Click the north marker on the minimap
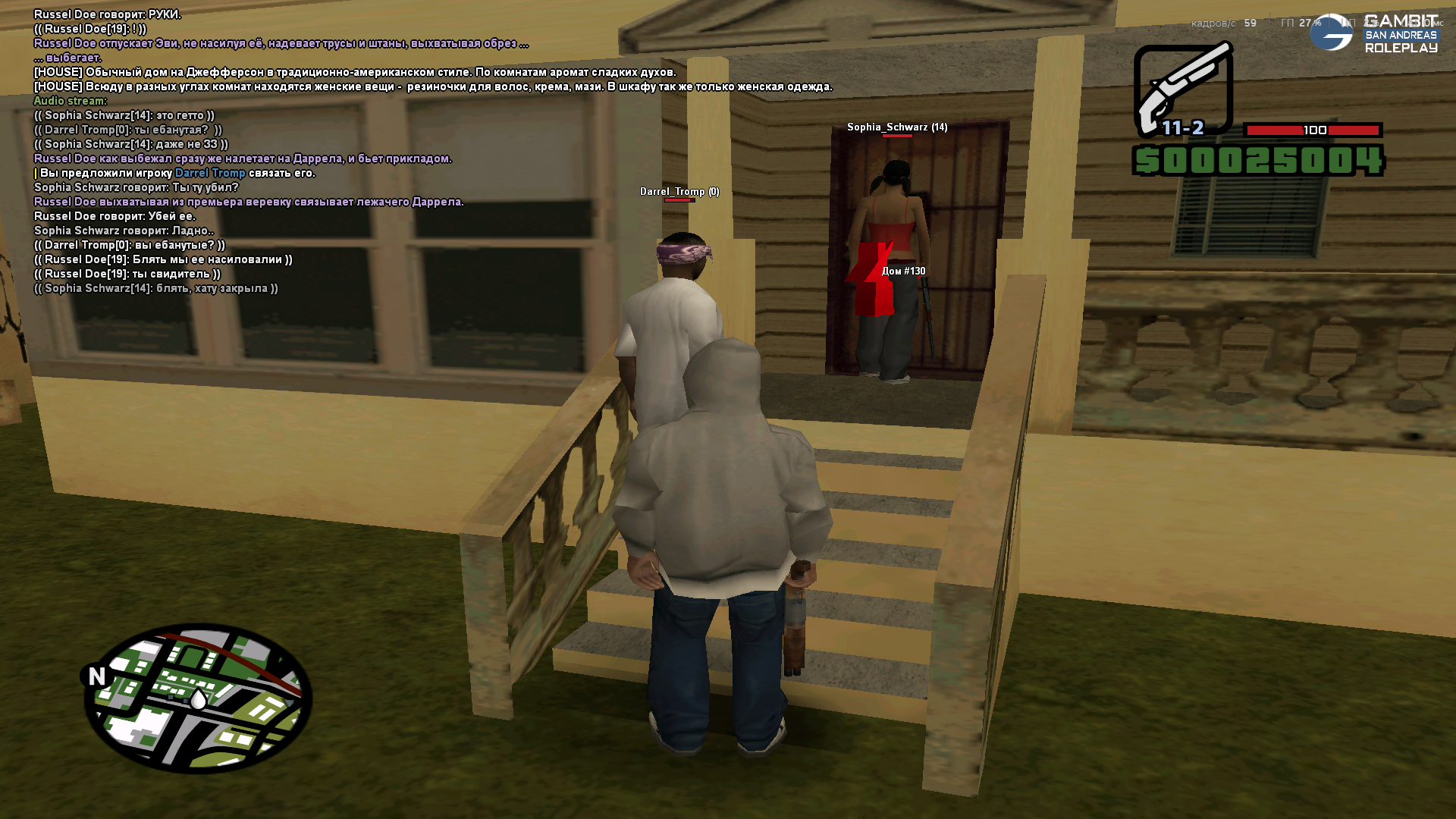The width and height of the screenshot is (1456, 819). point(96,676)
